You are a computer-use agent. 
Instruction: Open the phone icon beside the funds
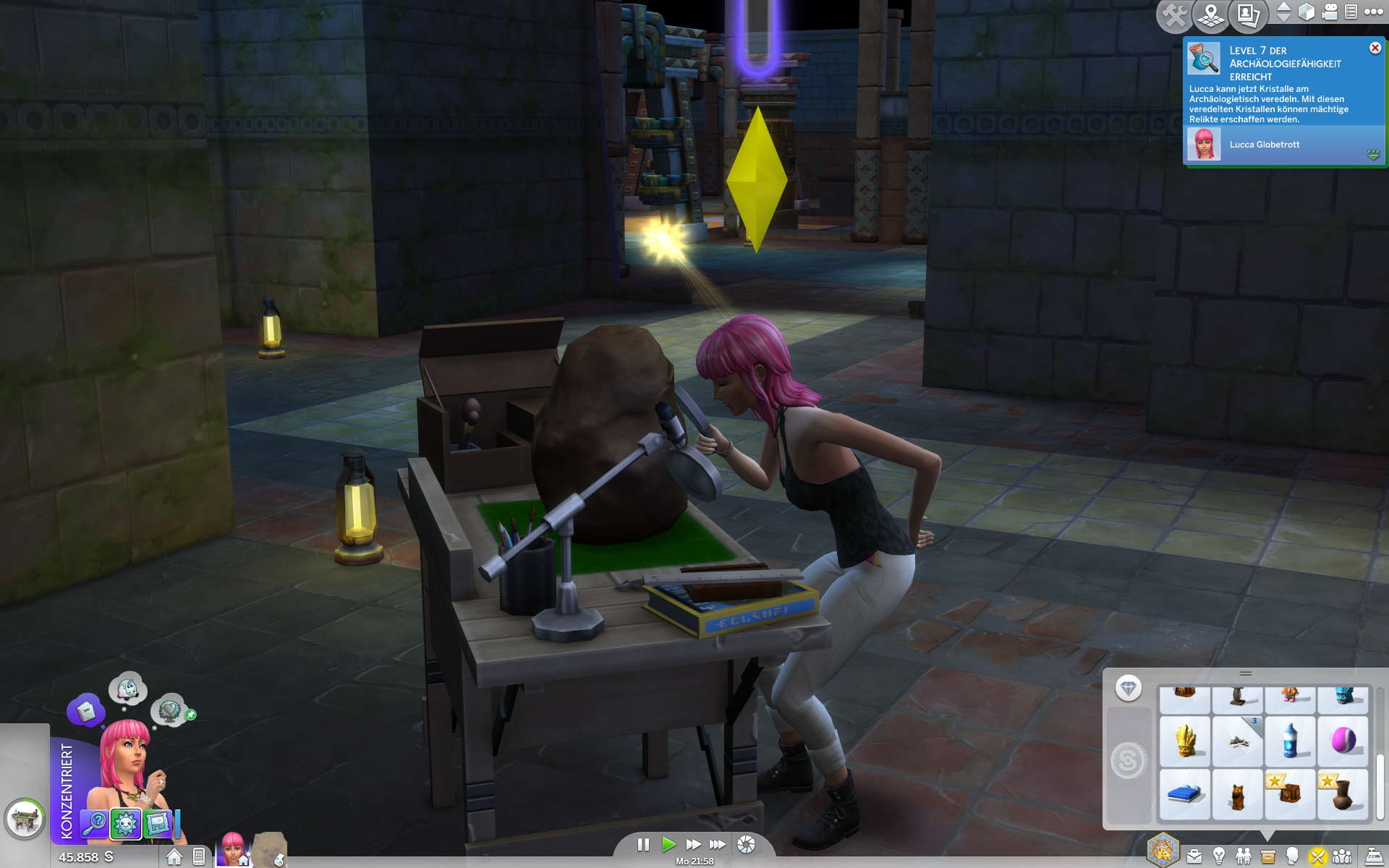[199, 857]
